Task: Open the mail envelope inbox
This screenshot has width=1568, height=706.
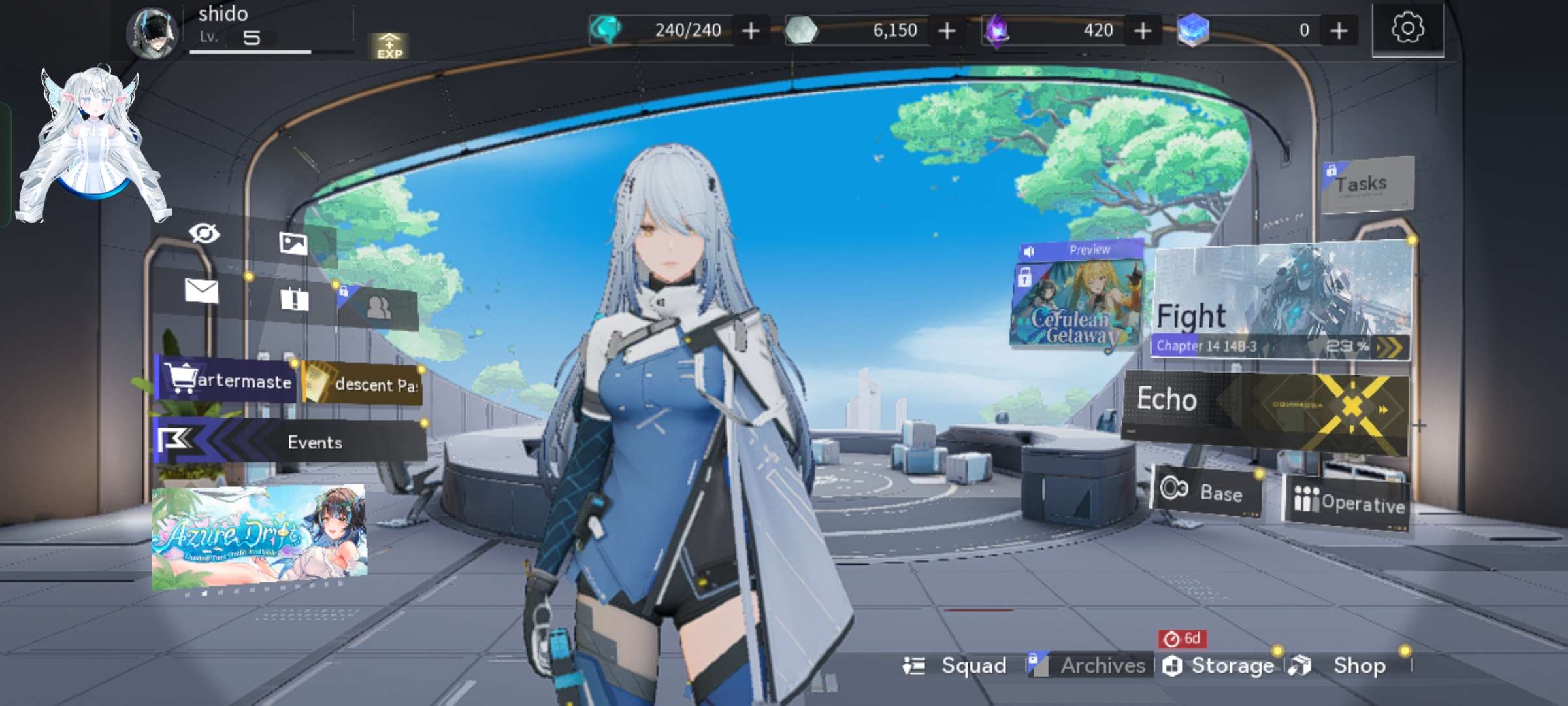Action: pyautogui.click(x=201, y=291)
